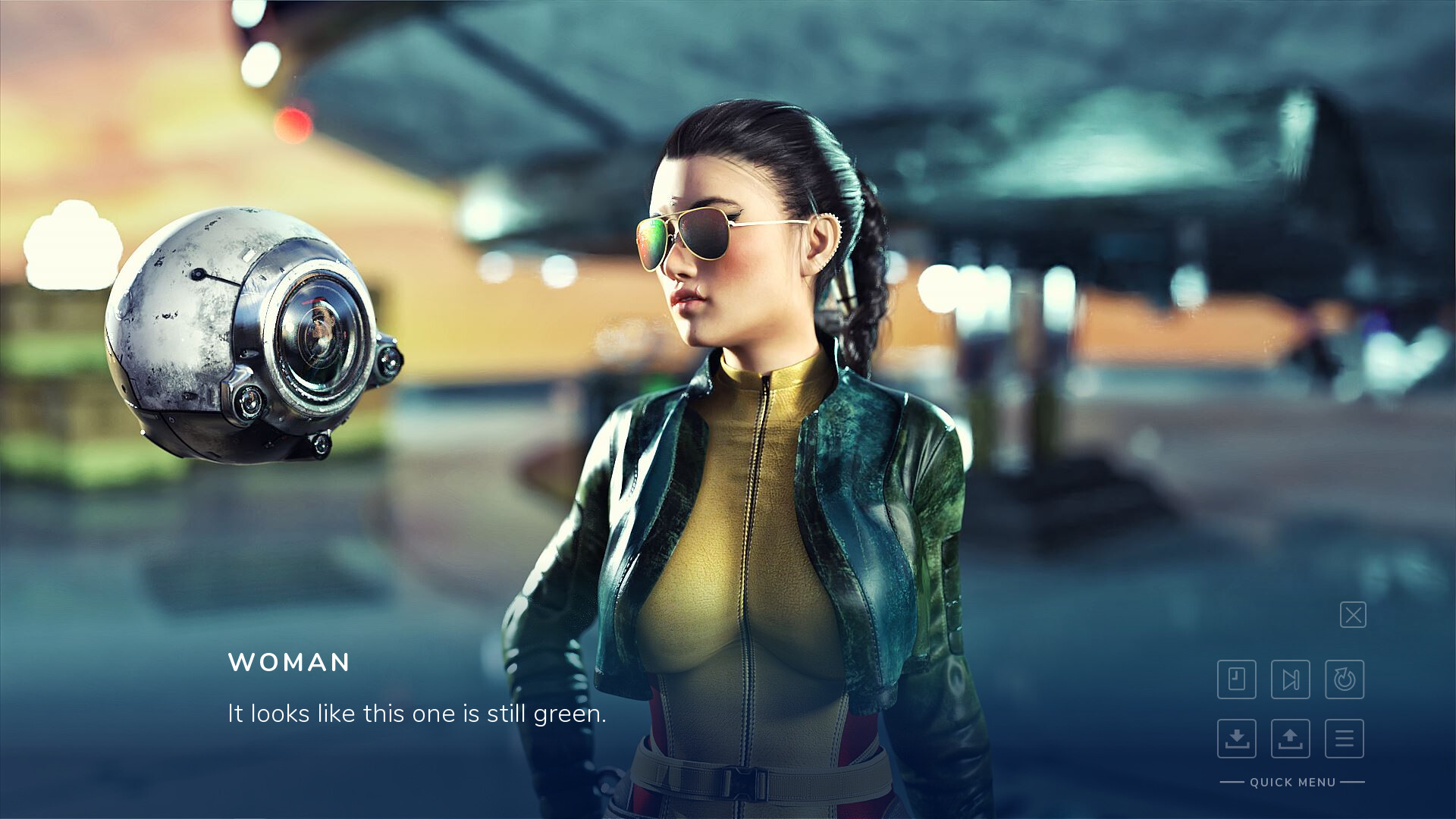Screen dimensions: 1456x819
Task: Activate the skip-forward dialogue button
Action: pos(1291,679)
